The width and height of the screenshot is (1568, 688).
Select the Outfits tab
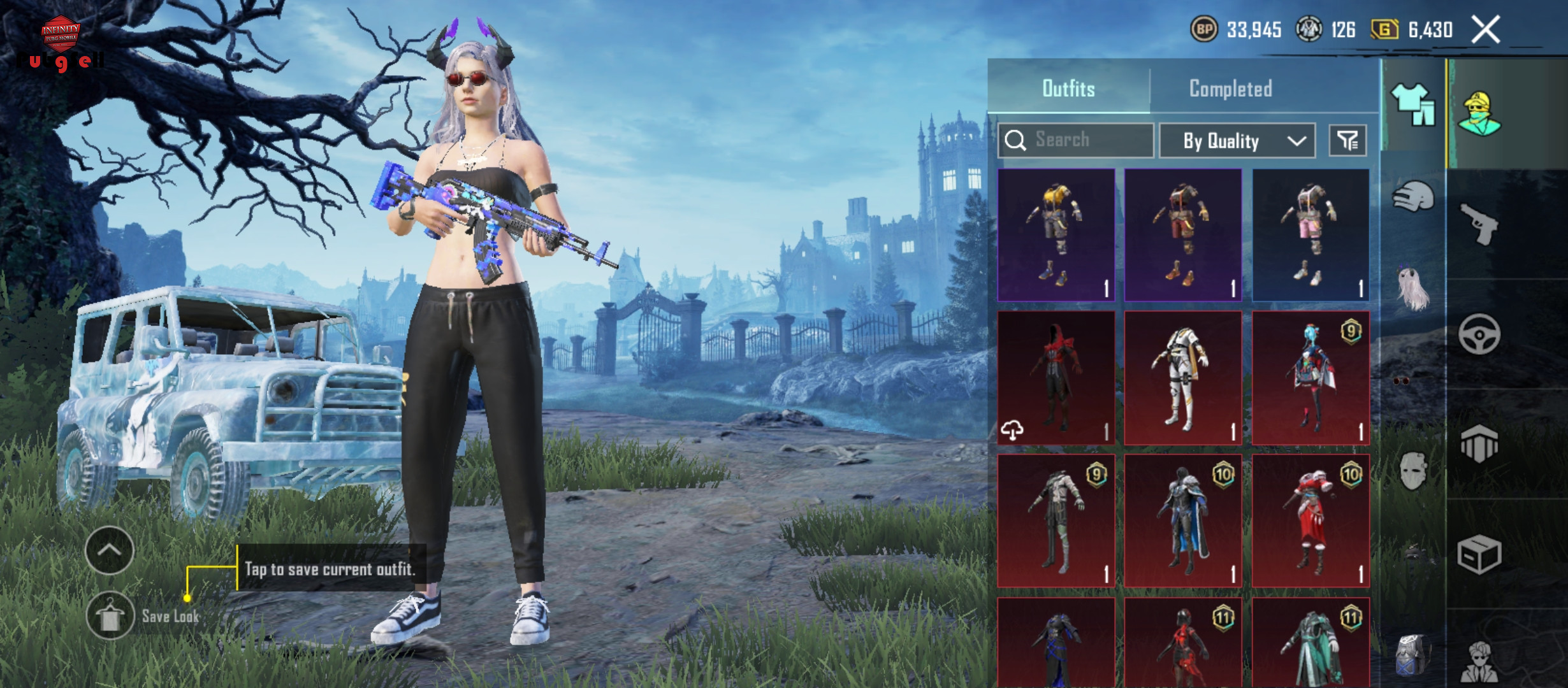tap(1068, 89)
